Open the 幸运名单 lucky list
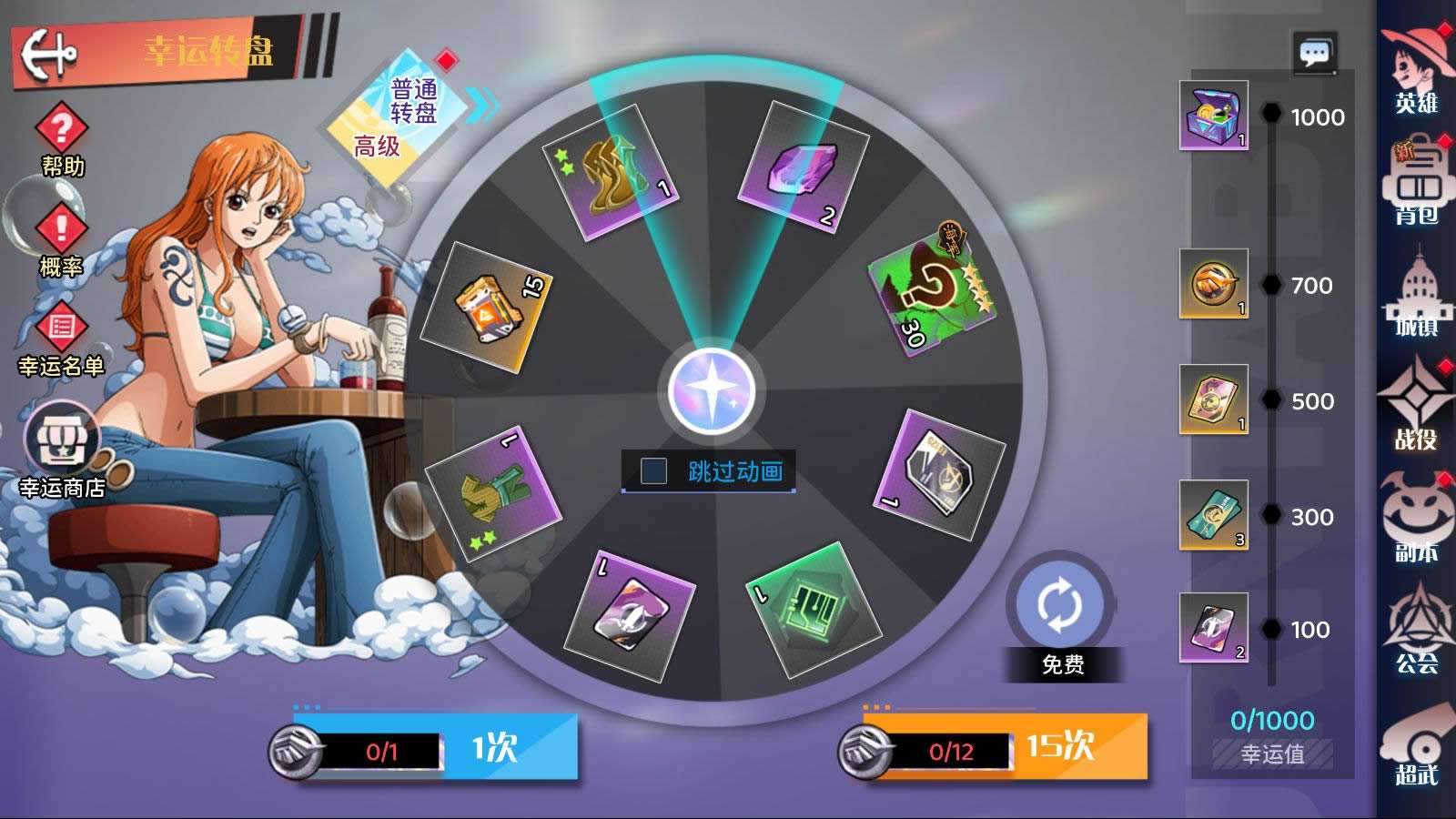The height and width of the screenshot is (819, 1456). [x=61, y=339]
